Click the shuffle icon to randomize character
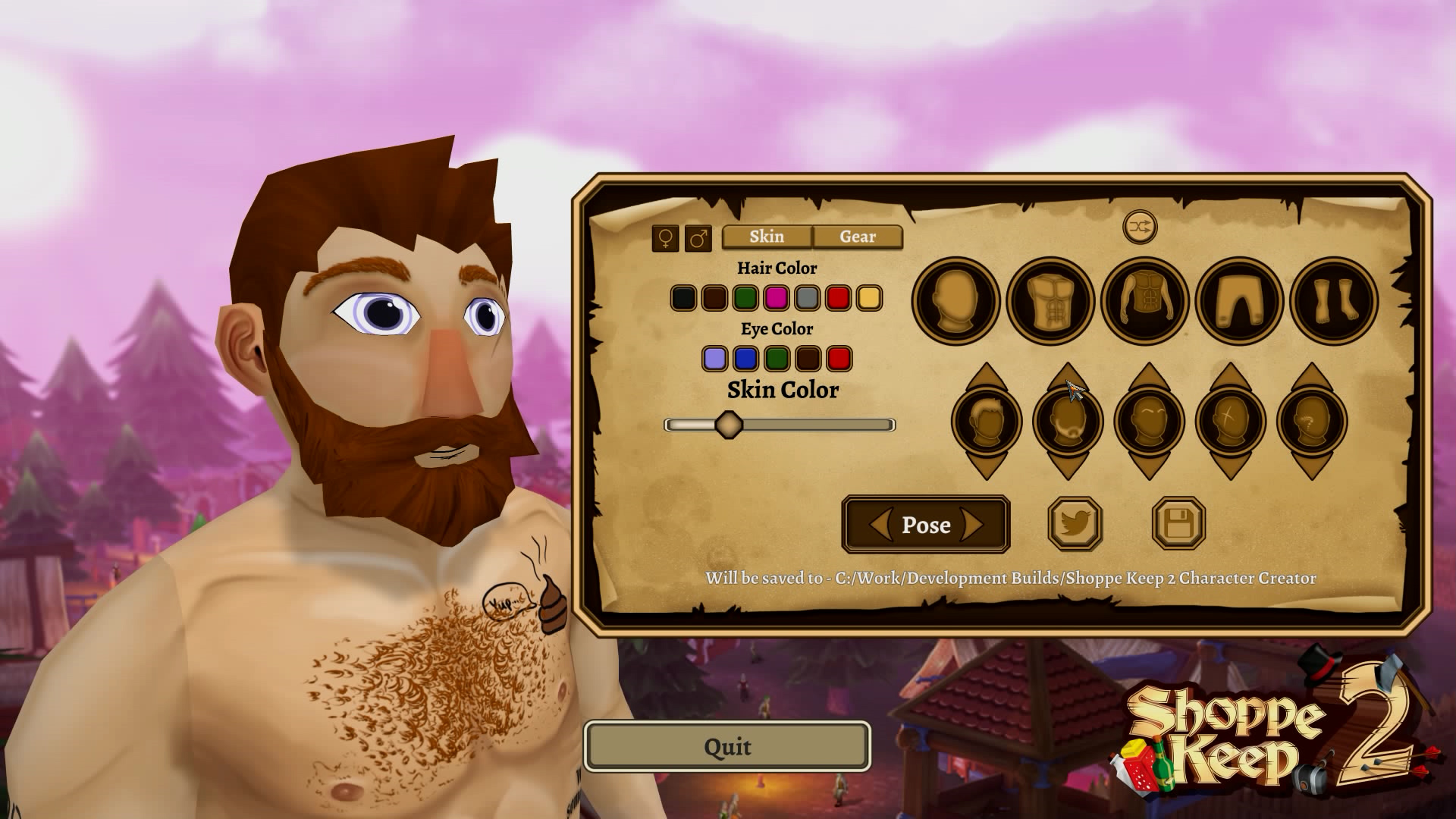Image resolution: width=1456 pixels, height=819 pixels. point(1140,225)
